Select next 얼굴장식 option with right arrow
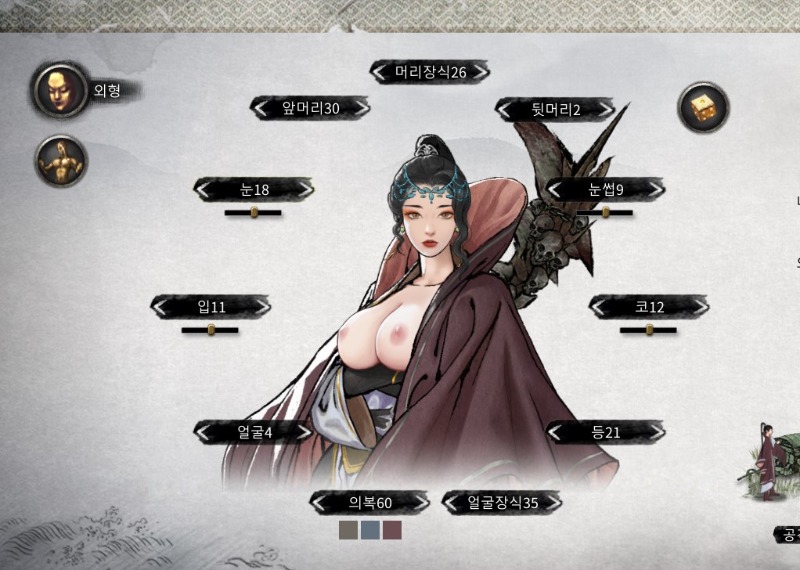 click(x=552, y=502)
